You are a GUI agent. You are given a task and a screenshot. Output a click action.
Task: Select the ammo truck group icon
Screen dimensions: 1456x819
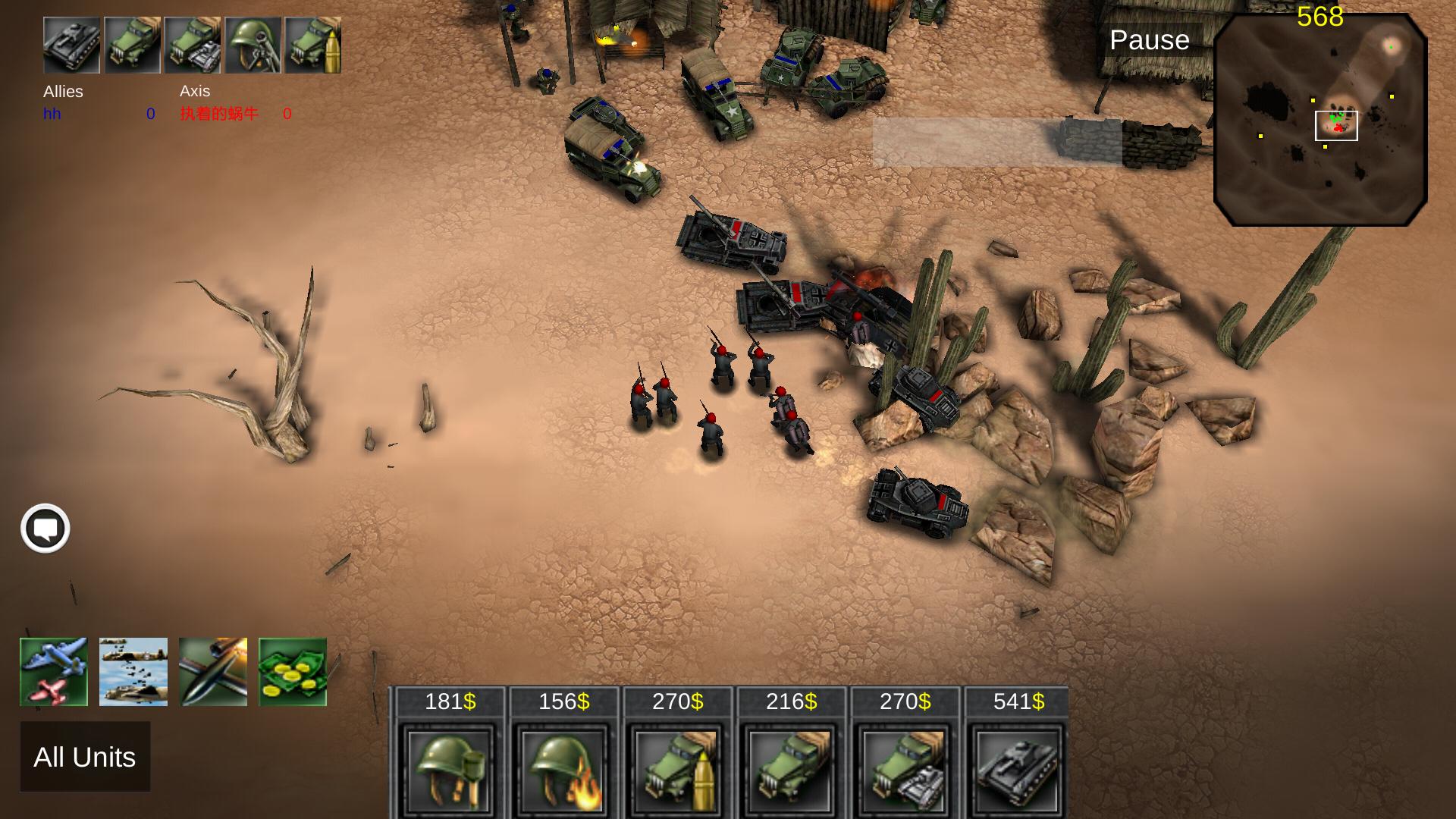313,45
